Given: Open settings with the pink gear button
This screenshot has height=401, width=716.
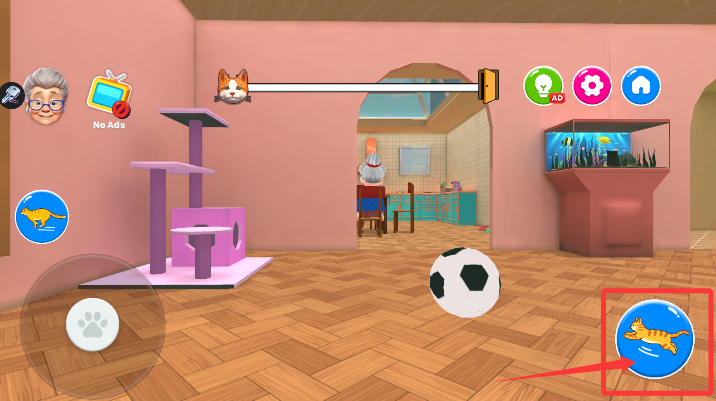Looking at the screenshot, I should [x=593, y=86].
